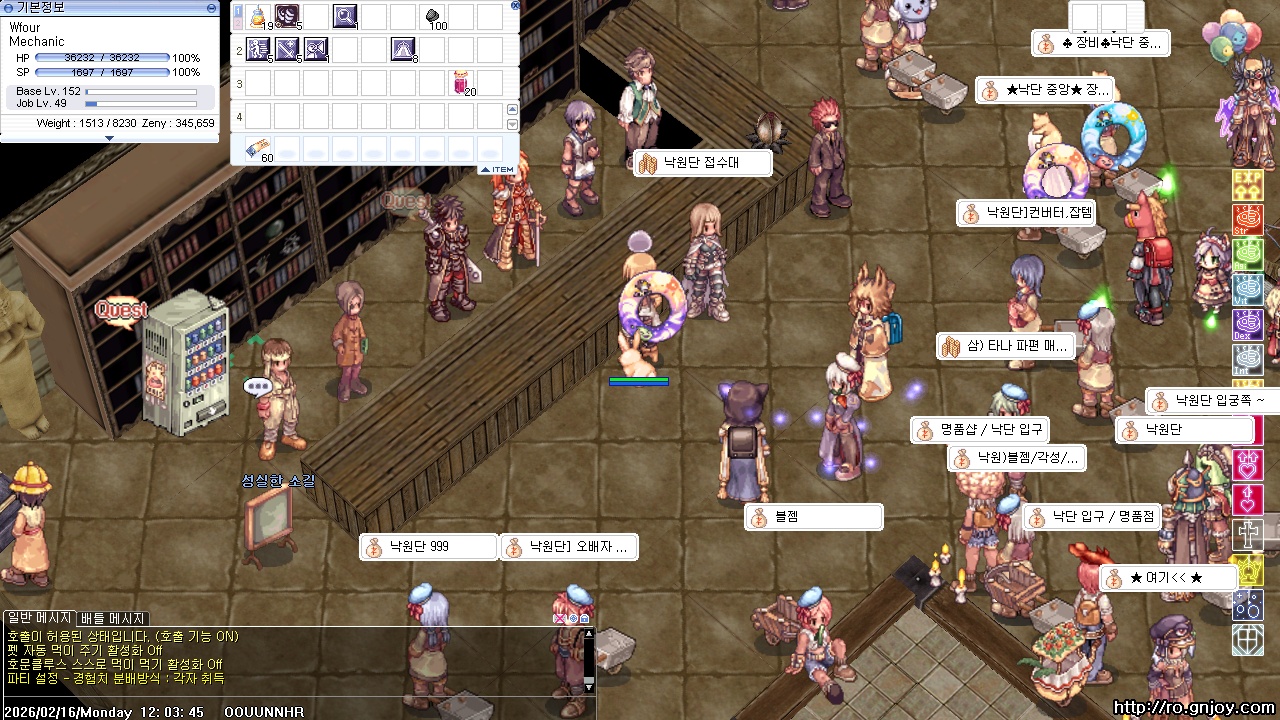Activate the road perspective skill icon
Screen dimensions: 1280x720
(403, 47)
